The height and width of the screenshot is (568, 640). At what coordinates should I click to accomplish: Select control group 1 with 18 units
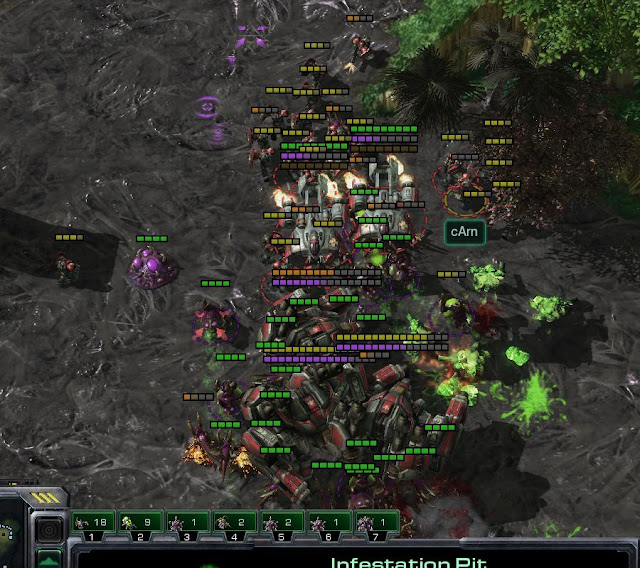point(92,522)
